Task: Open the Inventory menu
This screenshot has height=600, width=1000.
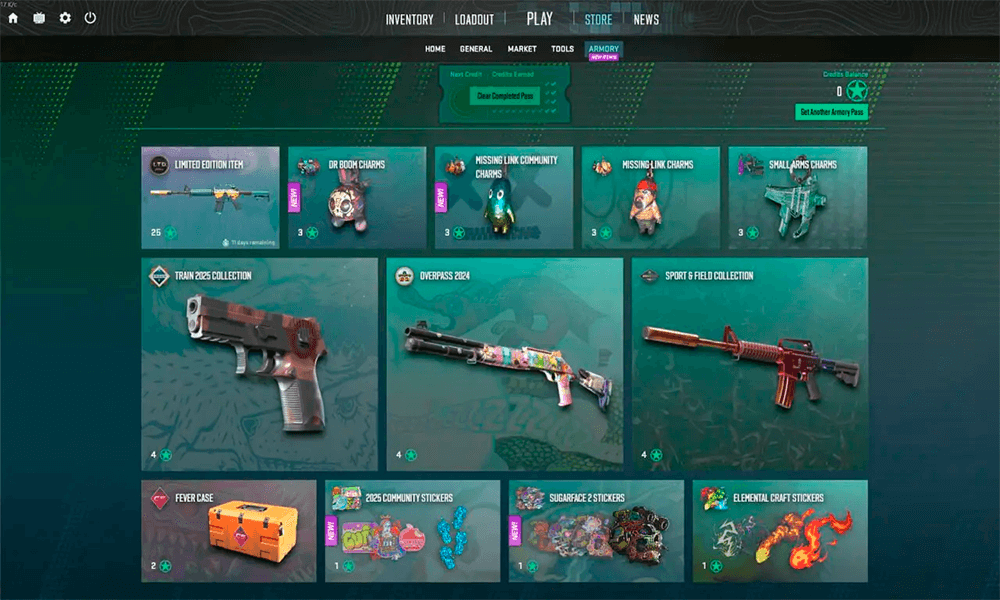Action: pyautogui.click(x=409, y=20)
